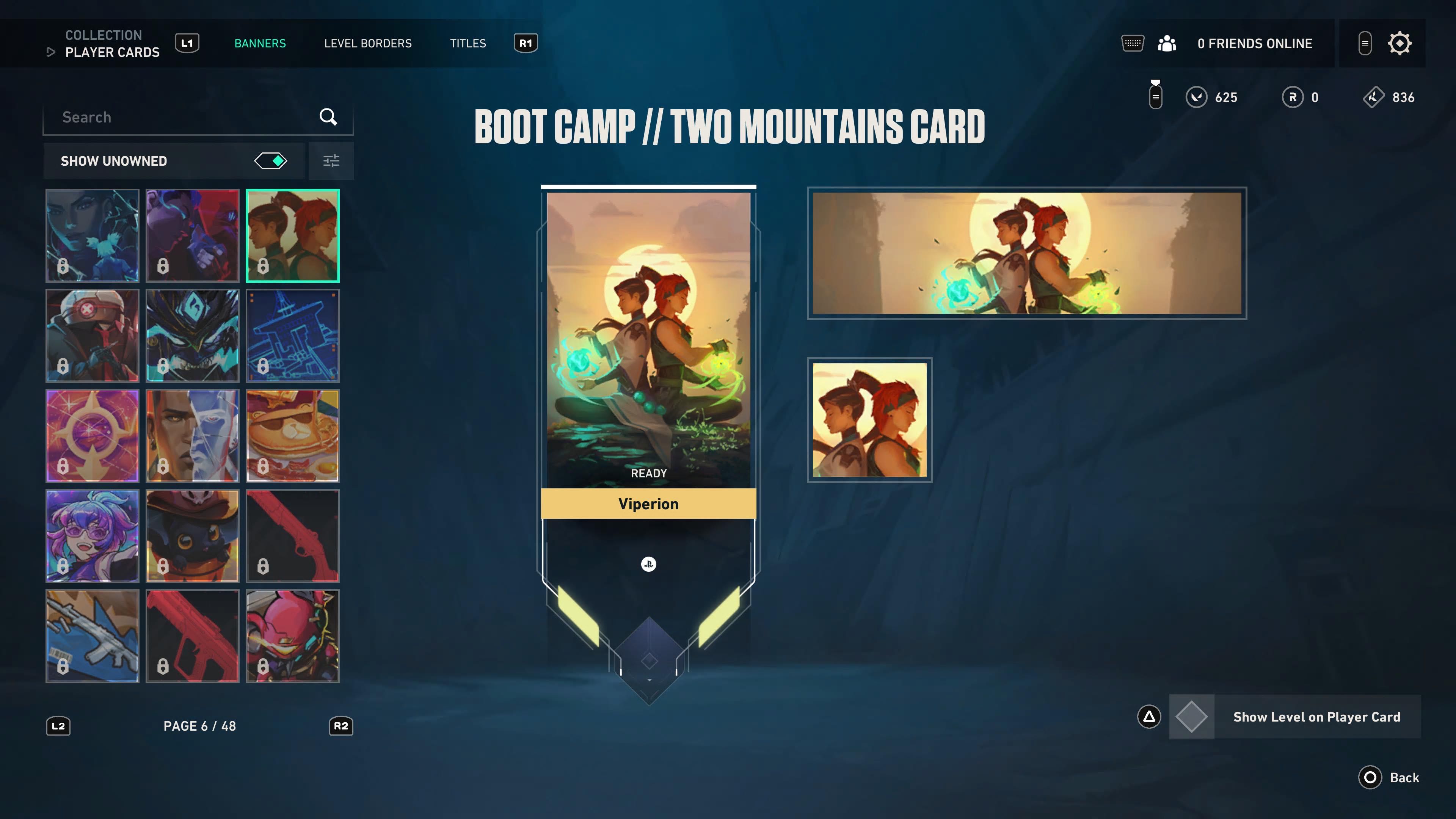
Task: Select the pancake cat player card
Action: 292,436
